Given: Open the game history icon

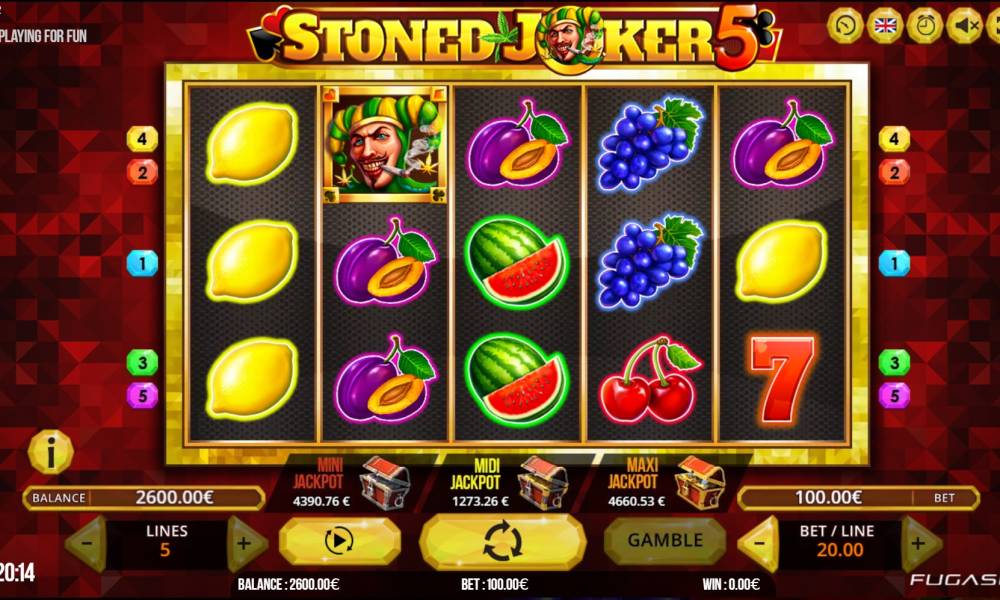Looking at the screenshot, I should click(x=845, y=25).
